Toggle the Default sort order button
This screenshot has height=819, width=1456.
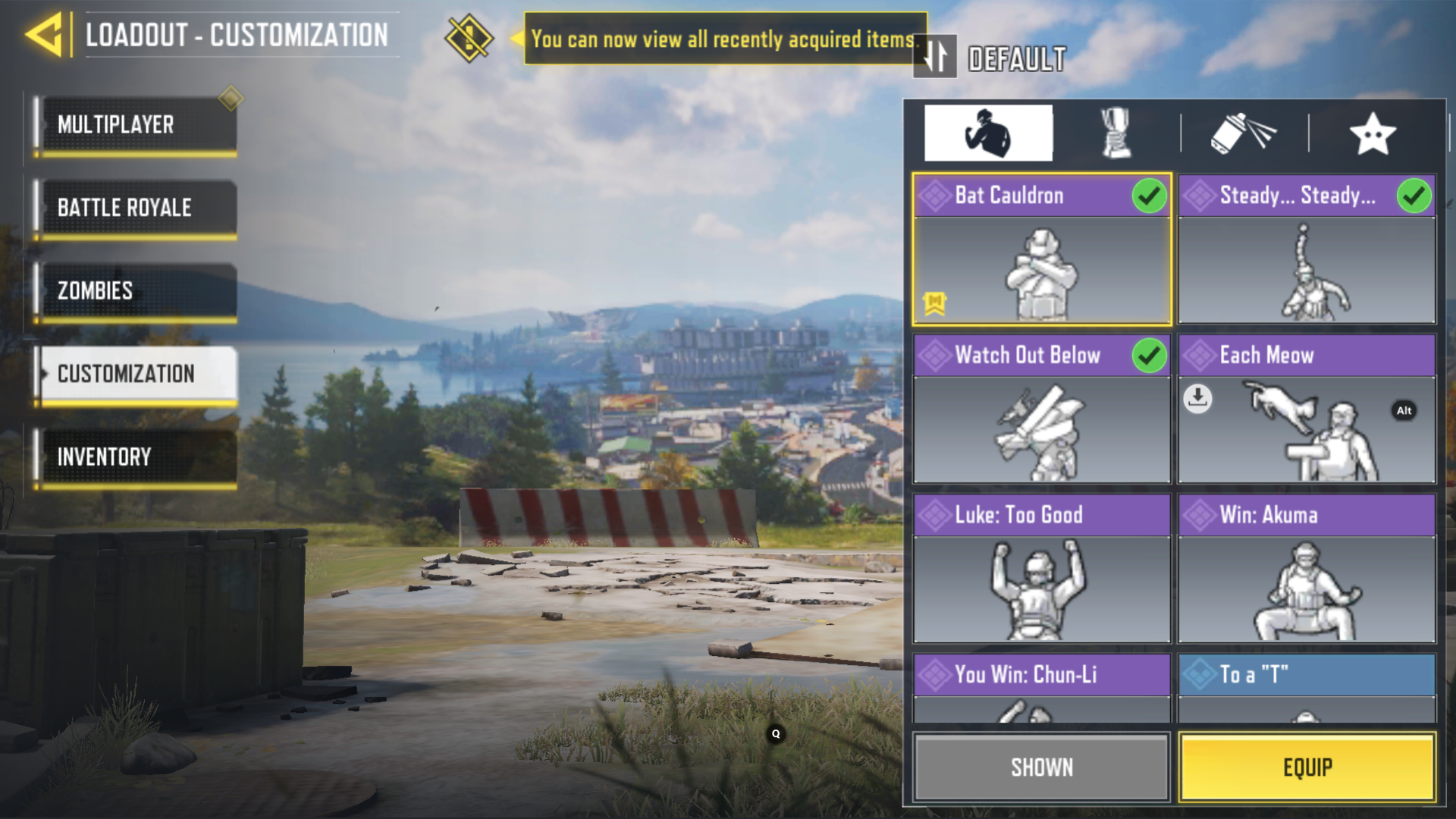click(935, 57)
